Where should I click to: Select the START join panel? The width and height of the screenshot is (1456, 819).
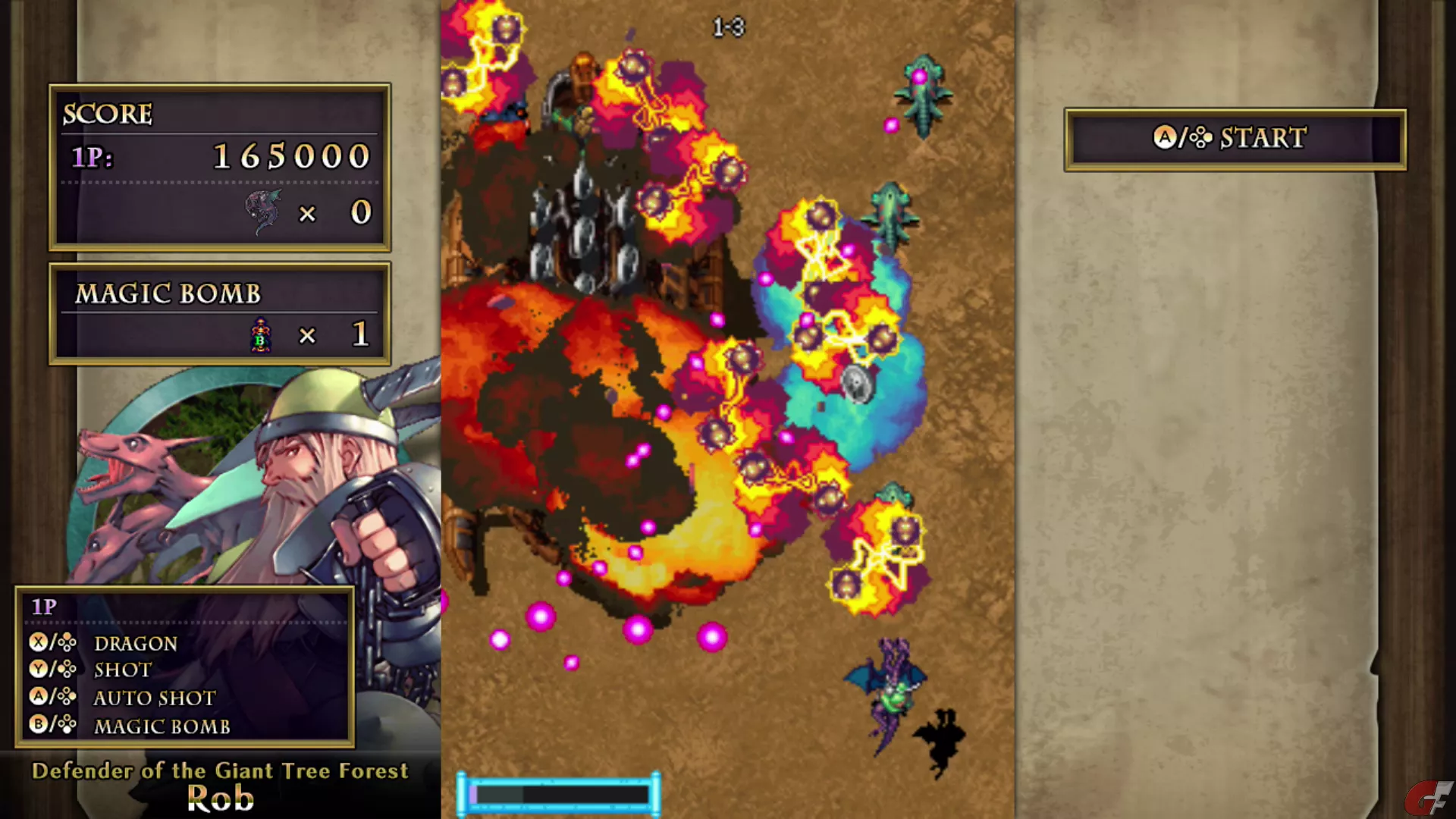[1235, 139]
